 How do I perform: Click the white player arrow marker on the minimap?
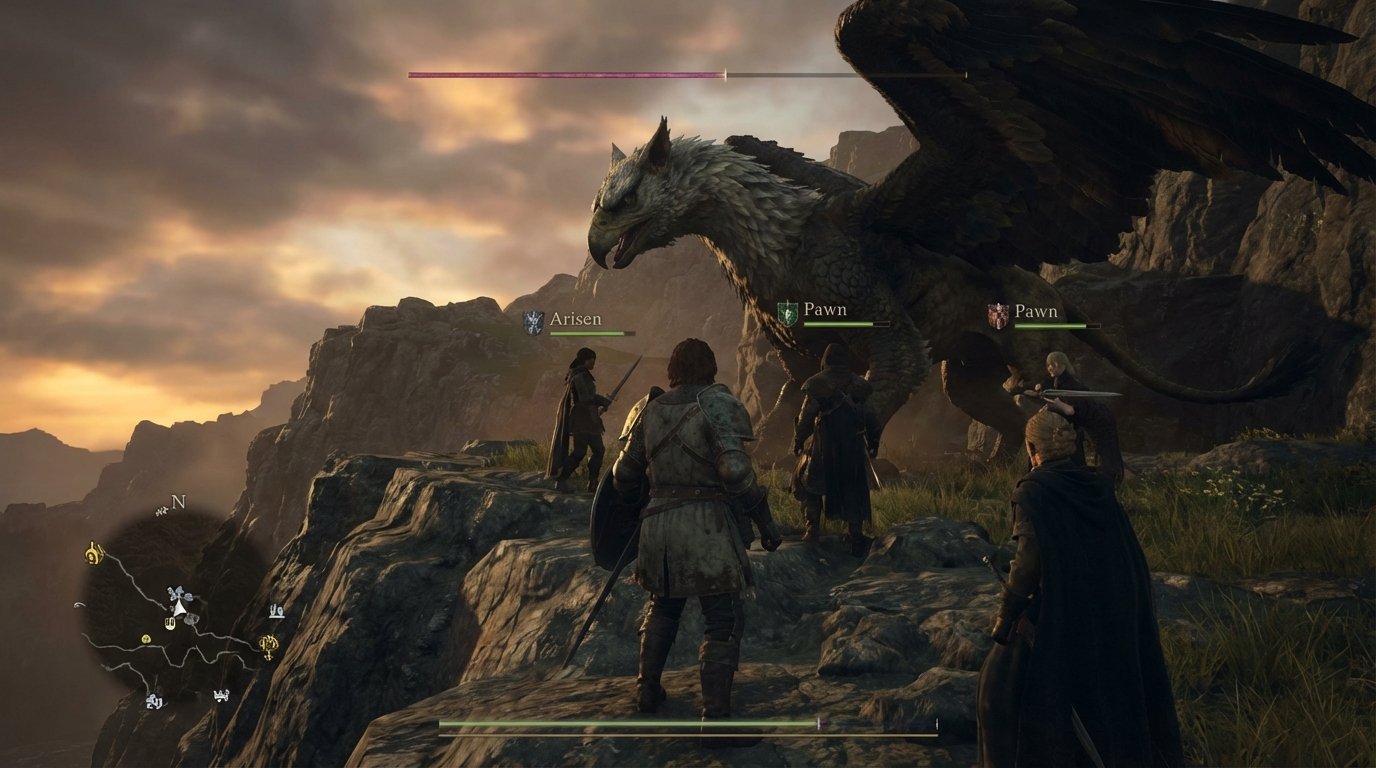(179, 609)
